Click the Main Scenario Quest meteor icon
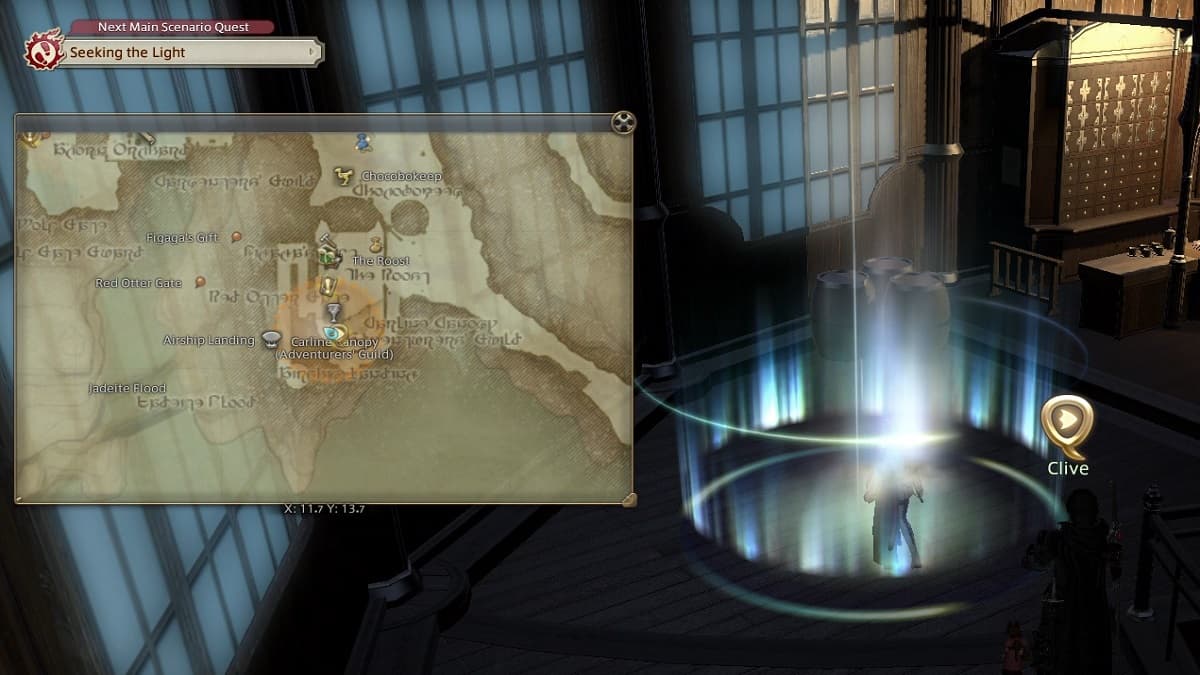 tap(44, 49)
